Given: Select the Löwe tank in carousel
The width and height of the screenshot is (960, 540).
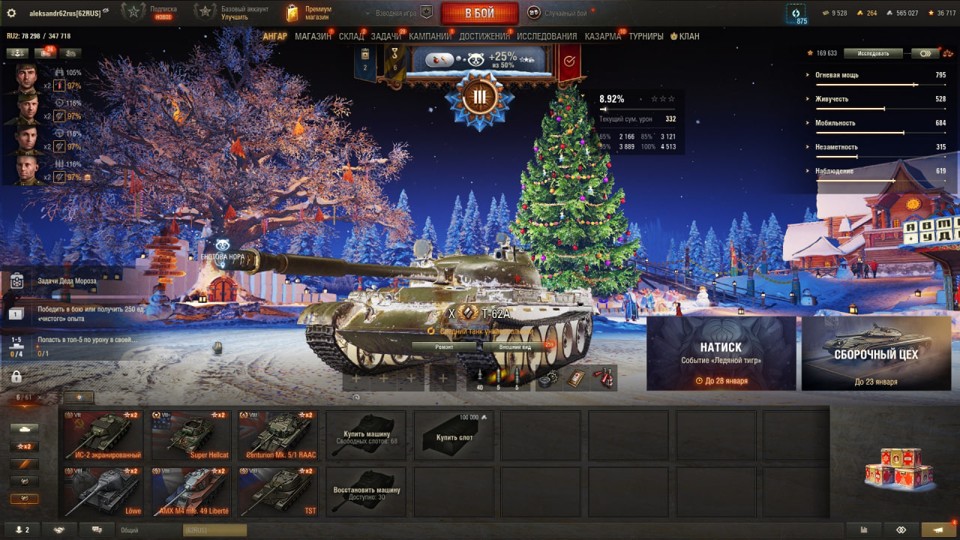Looking at the screenshot, I should 102,491.
